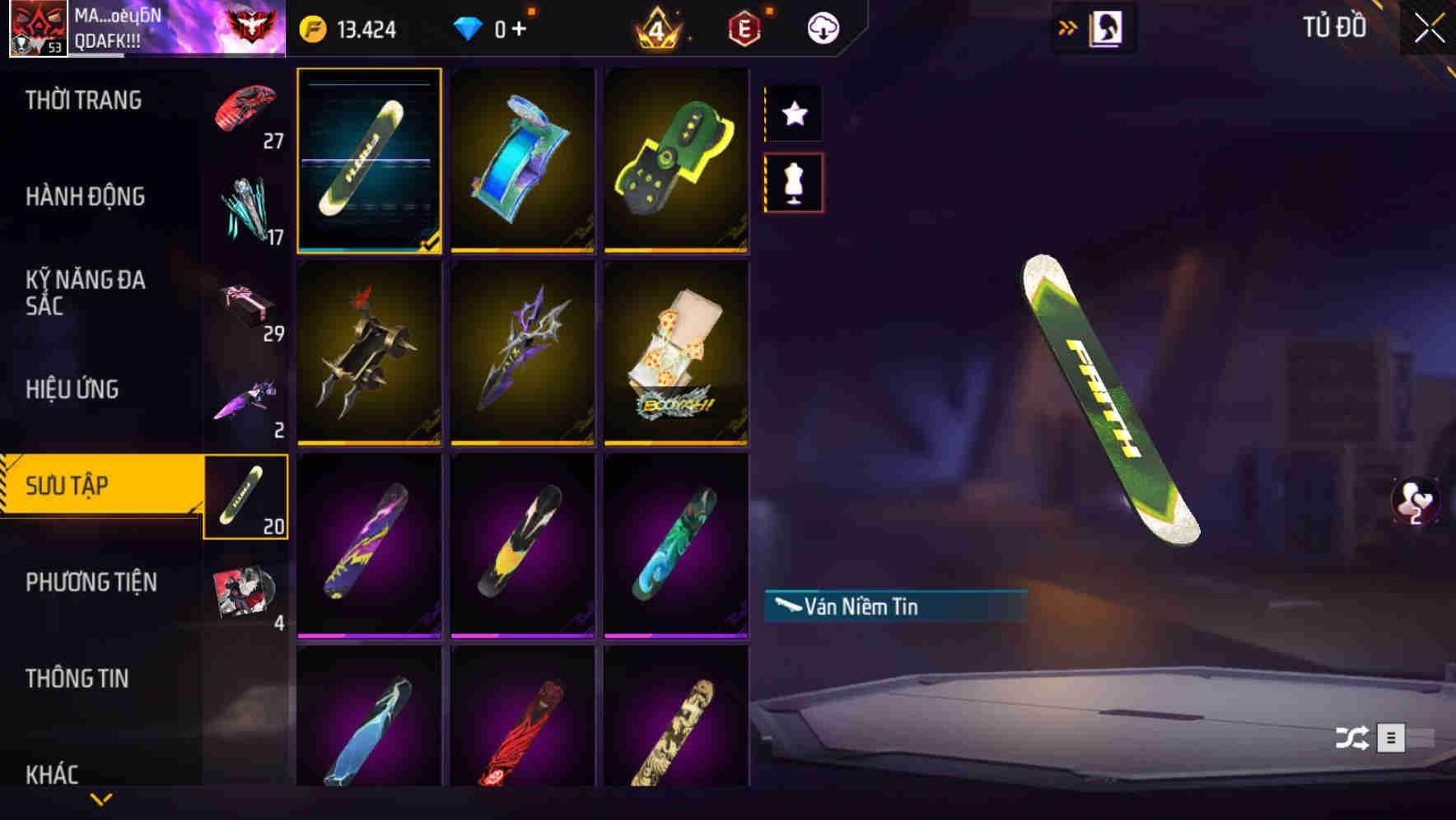Open the character preview icon on right edge
The image size is (1456, 820).
1413,501
